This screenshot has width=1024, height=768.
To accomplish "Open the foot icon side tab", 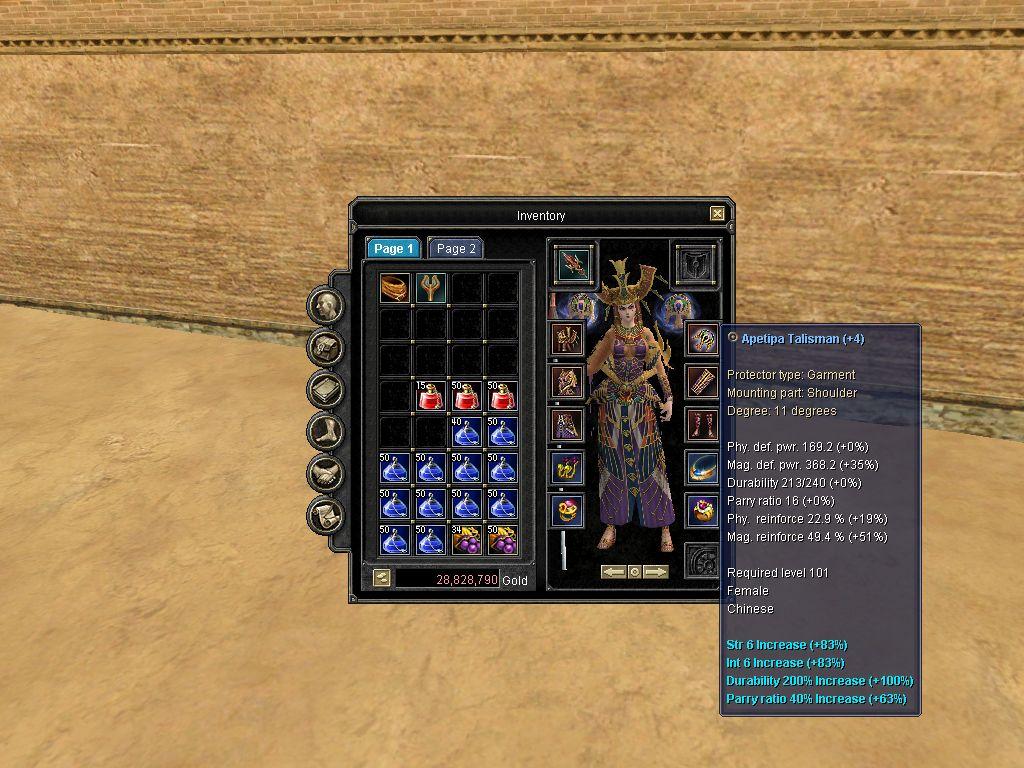I will [x=325, y=432].
